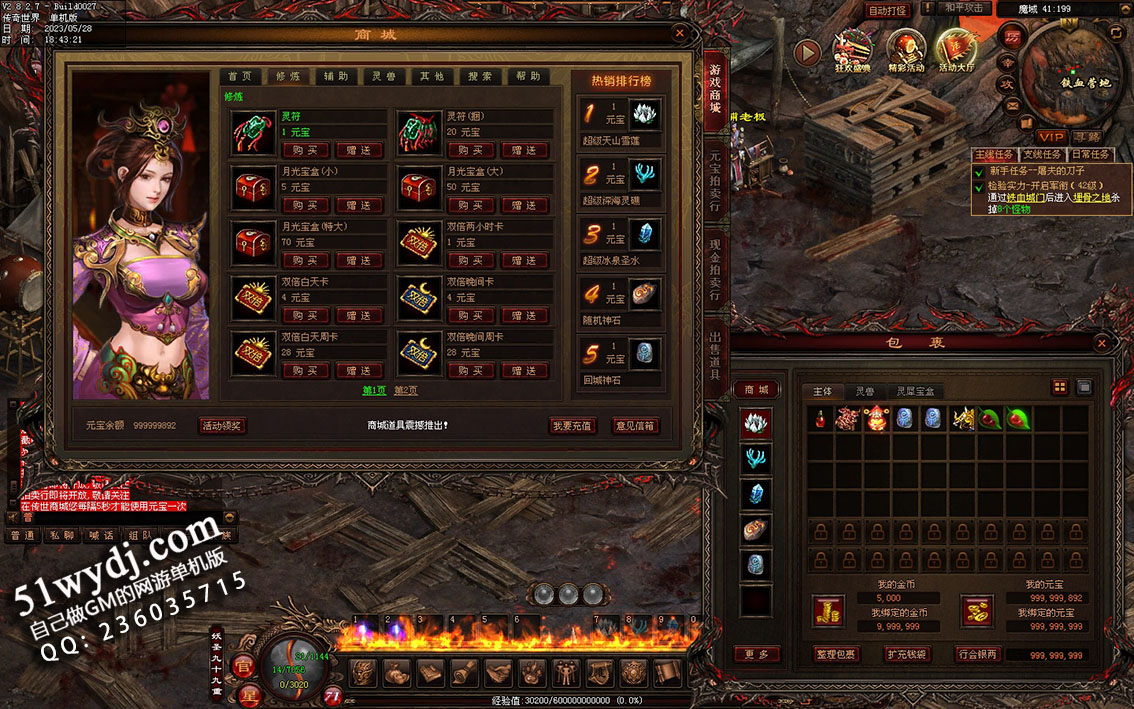The image size is (1134, 709).
Task: Switch to the 辅助 shop tab
Action: (x=335, y=76)
